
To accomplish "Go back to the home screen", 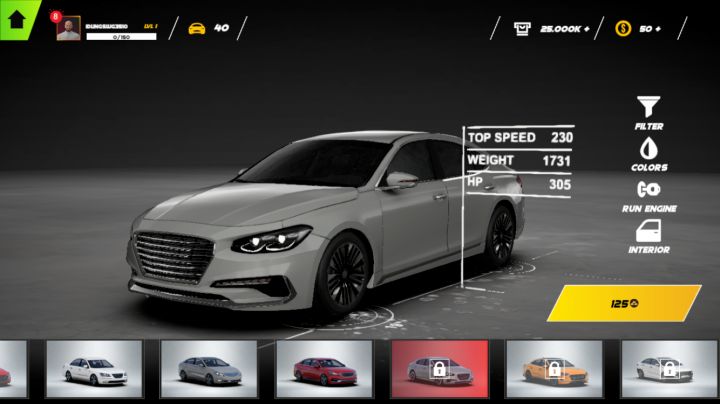I will pos(16,18).
